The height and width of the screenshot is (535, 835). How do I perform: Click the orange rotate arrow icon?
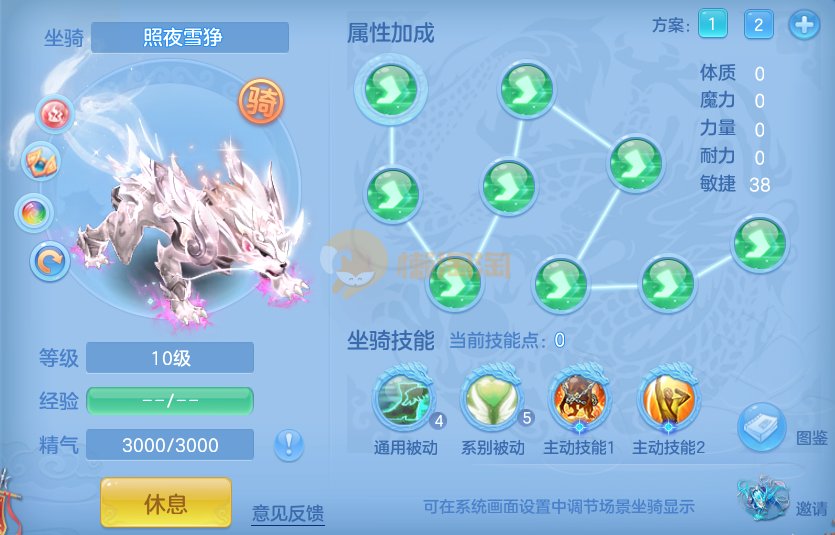pos(49,261)
